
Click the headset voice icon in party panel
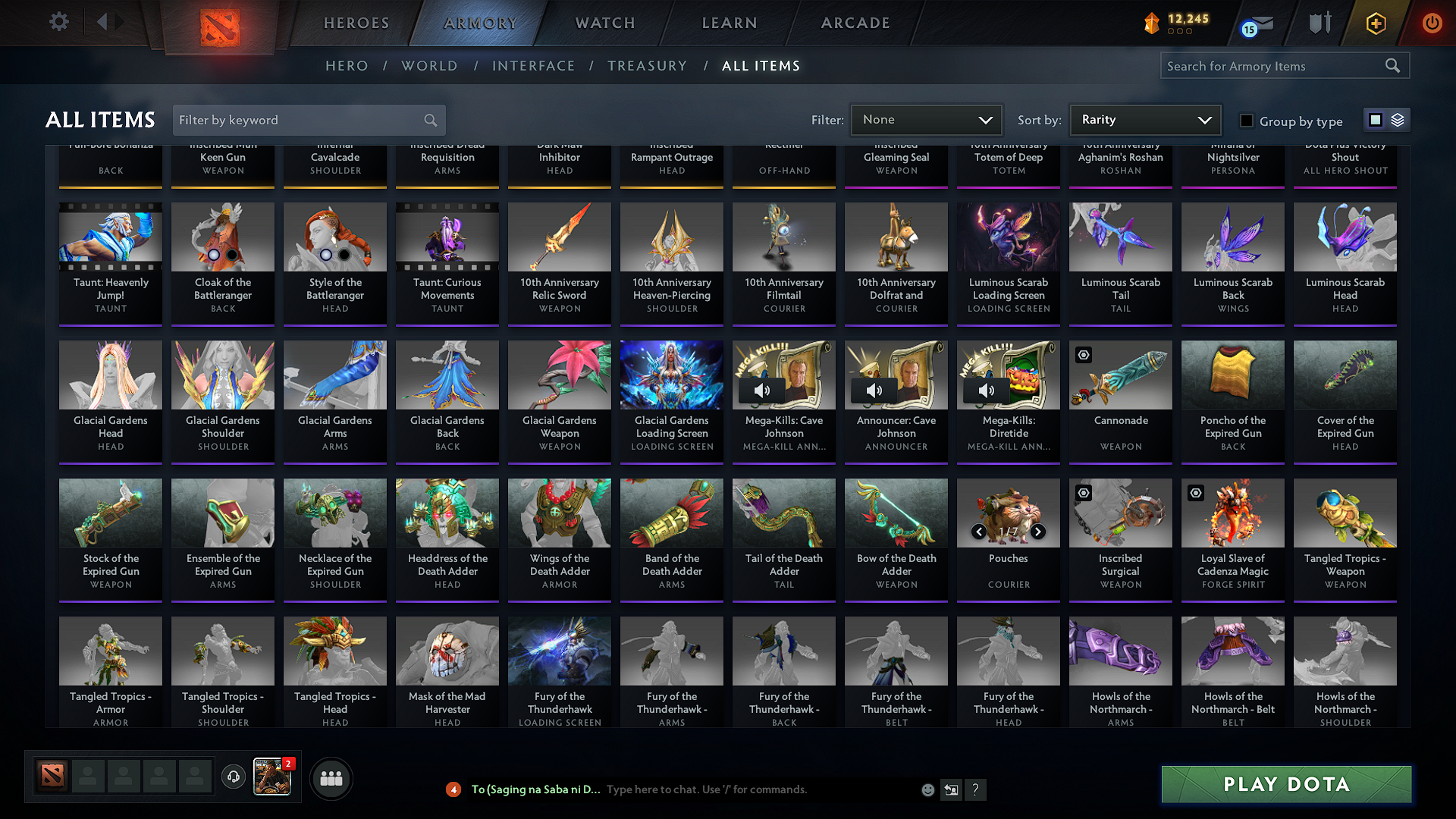point(233,778)
